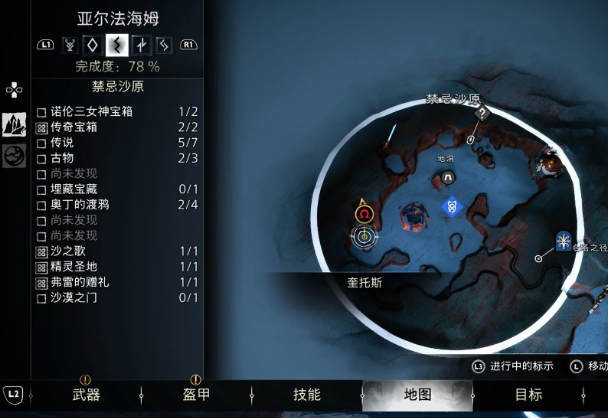
Task: Click the blue diamond gateway map marker
Action: pos(452,206)
